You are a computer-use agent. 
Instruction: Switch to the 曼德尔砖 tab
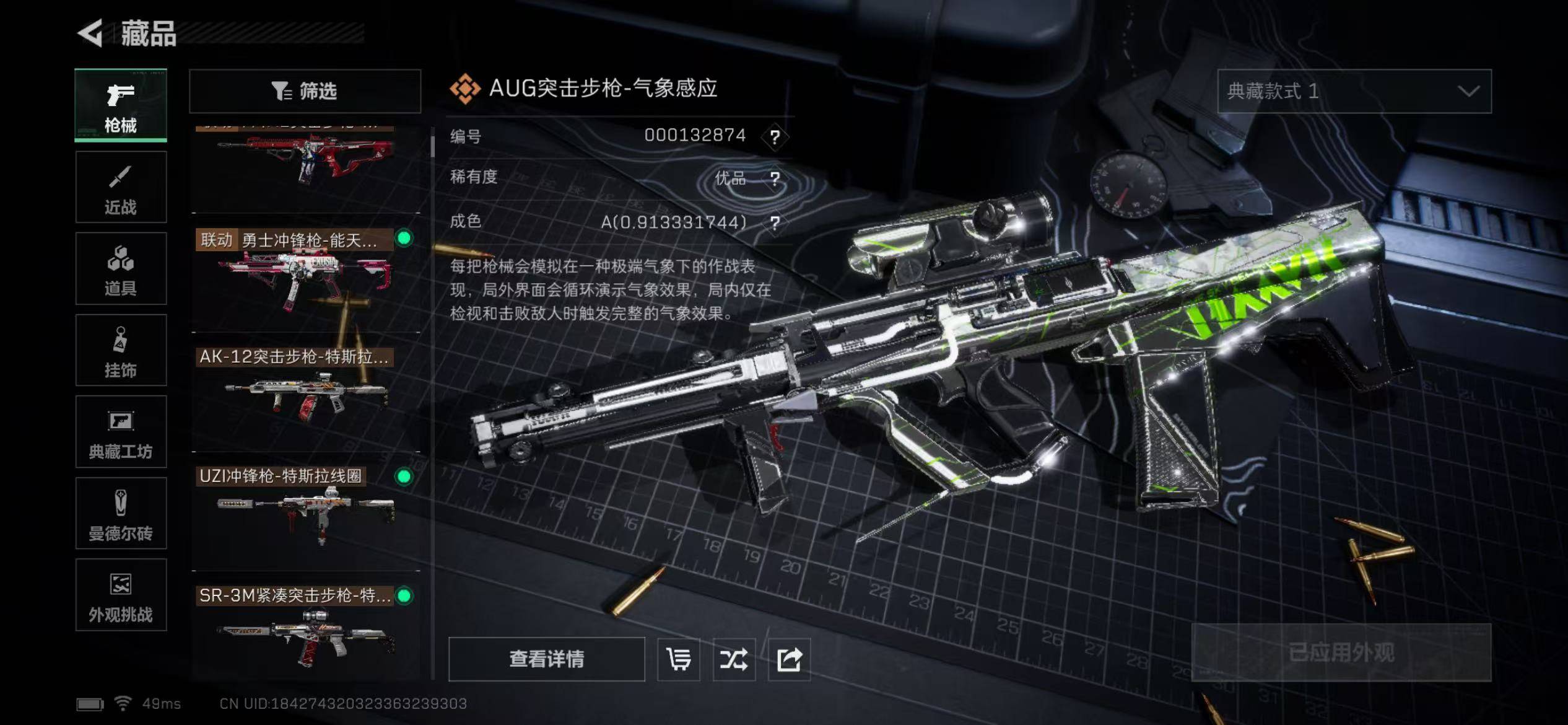tap(121, 514)
